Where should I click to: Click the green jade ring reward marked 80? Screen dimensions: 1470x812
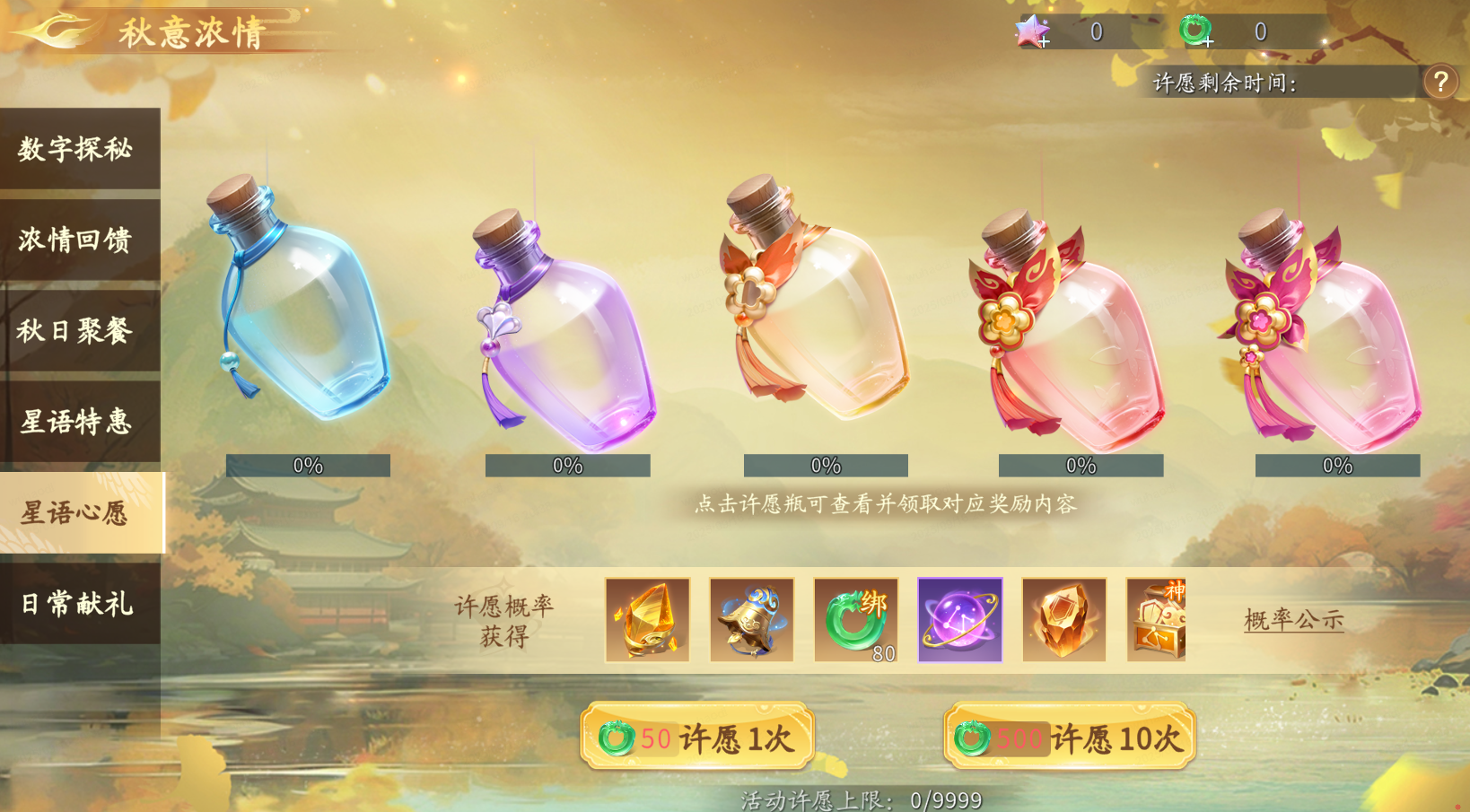tap(855, 620)
